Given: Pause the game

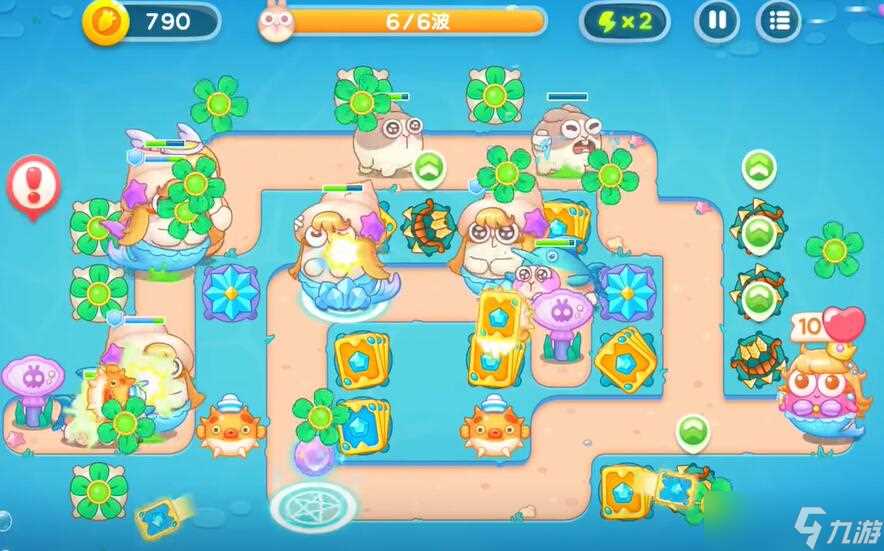Looking at the screenshot, I should coord(717,21).
